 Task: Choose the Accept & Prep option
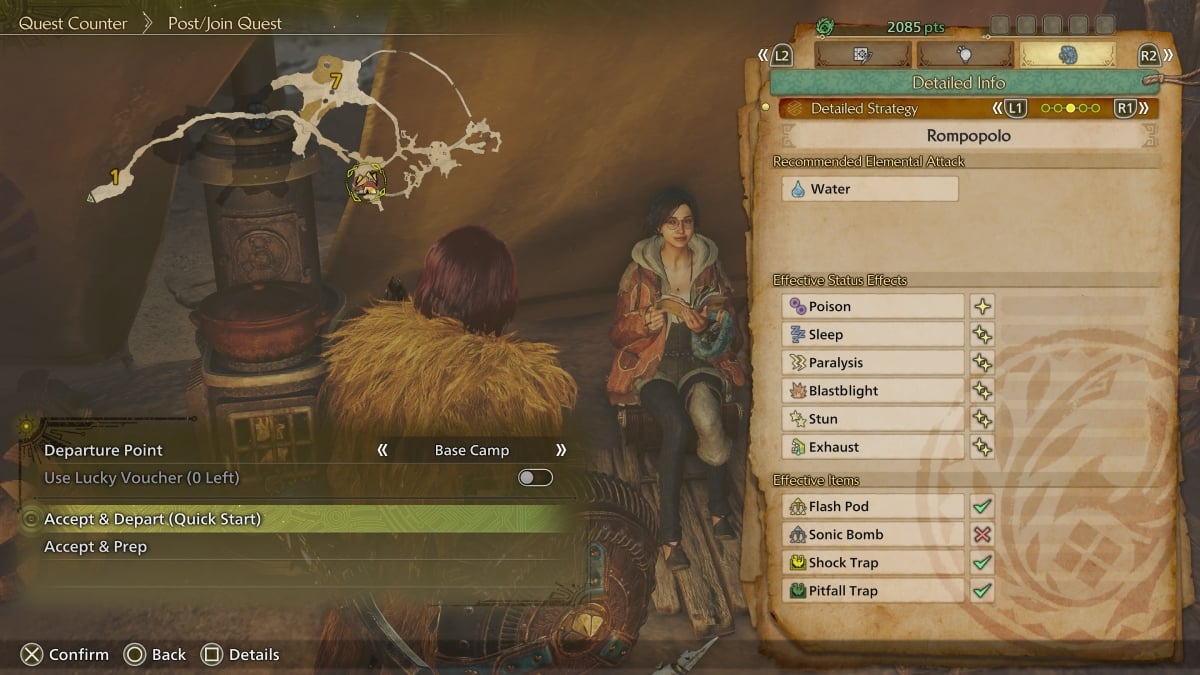pos(300,547)
